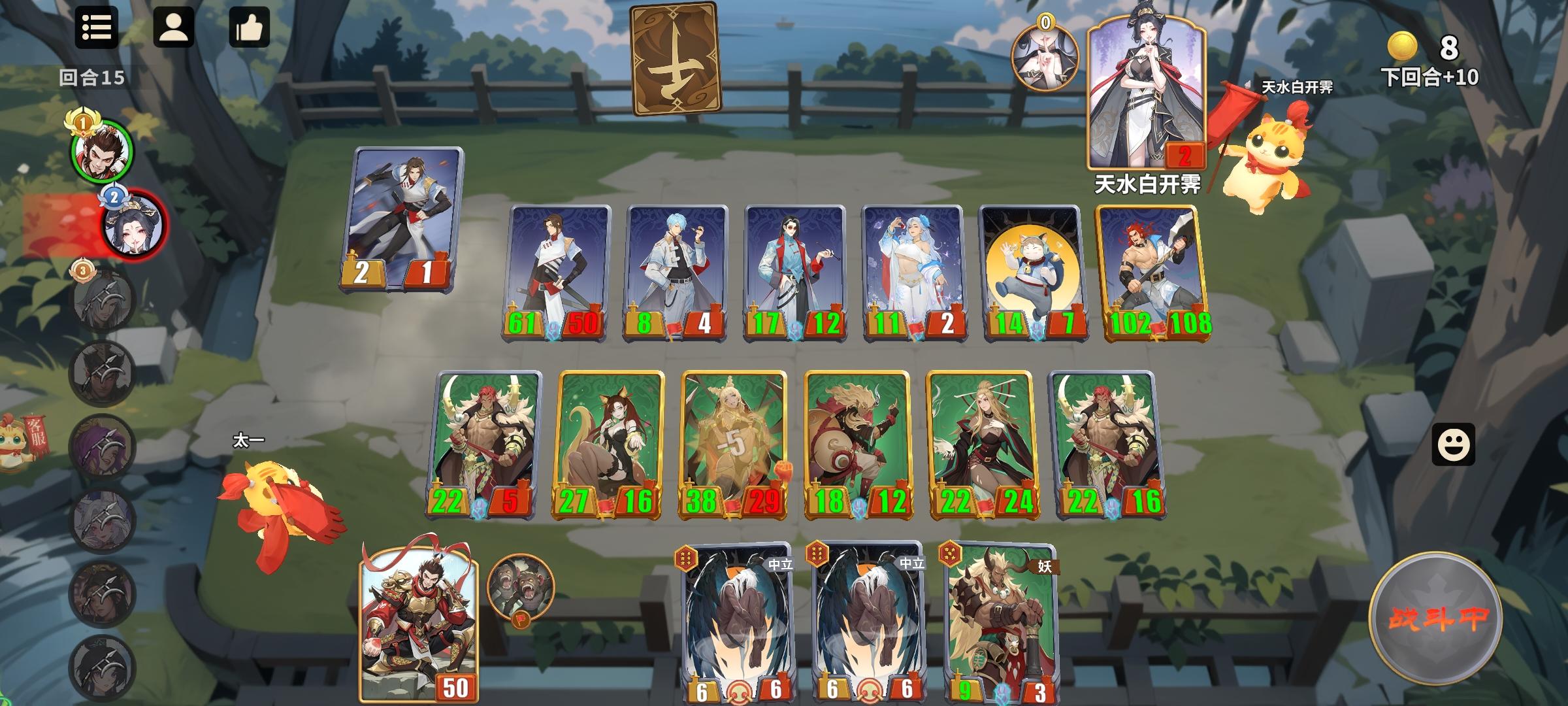Open the player profile icon
The width and height of the screenshot is (1568, 706).
coord(173,29)
